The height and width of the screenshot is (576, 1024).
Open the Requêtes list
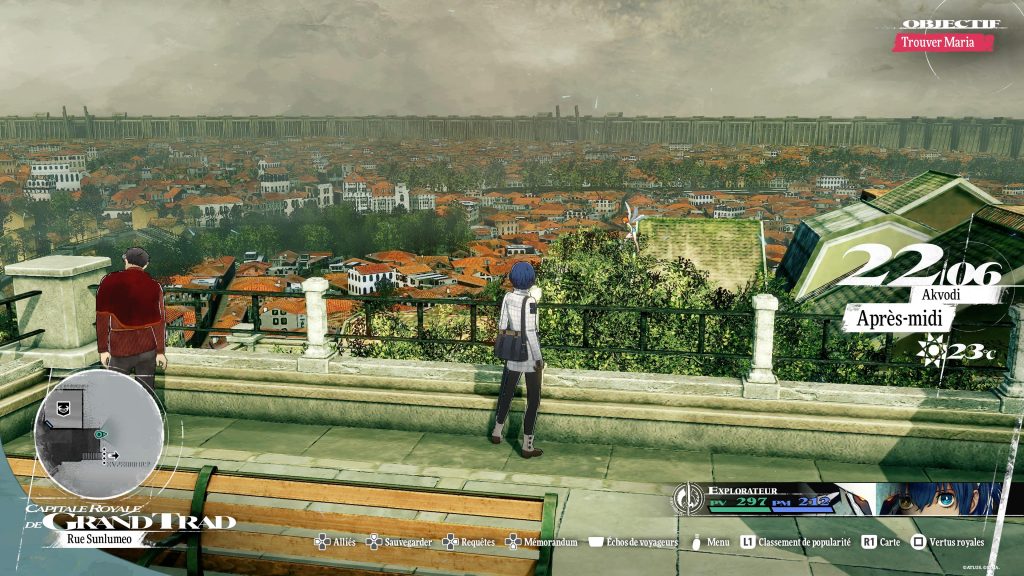[469, 542]
